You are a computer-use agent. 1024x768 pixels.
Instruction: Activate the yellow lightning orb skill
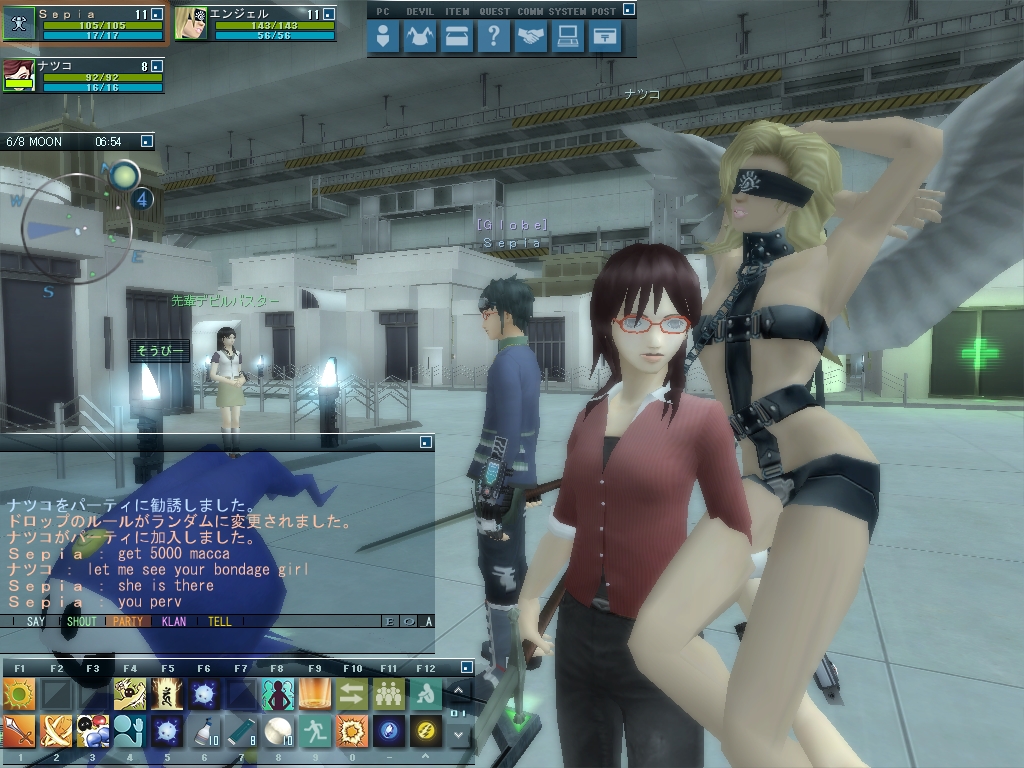click(425, 732)
